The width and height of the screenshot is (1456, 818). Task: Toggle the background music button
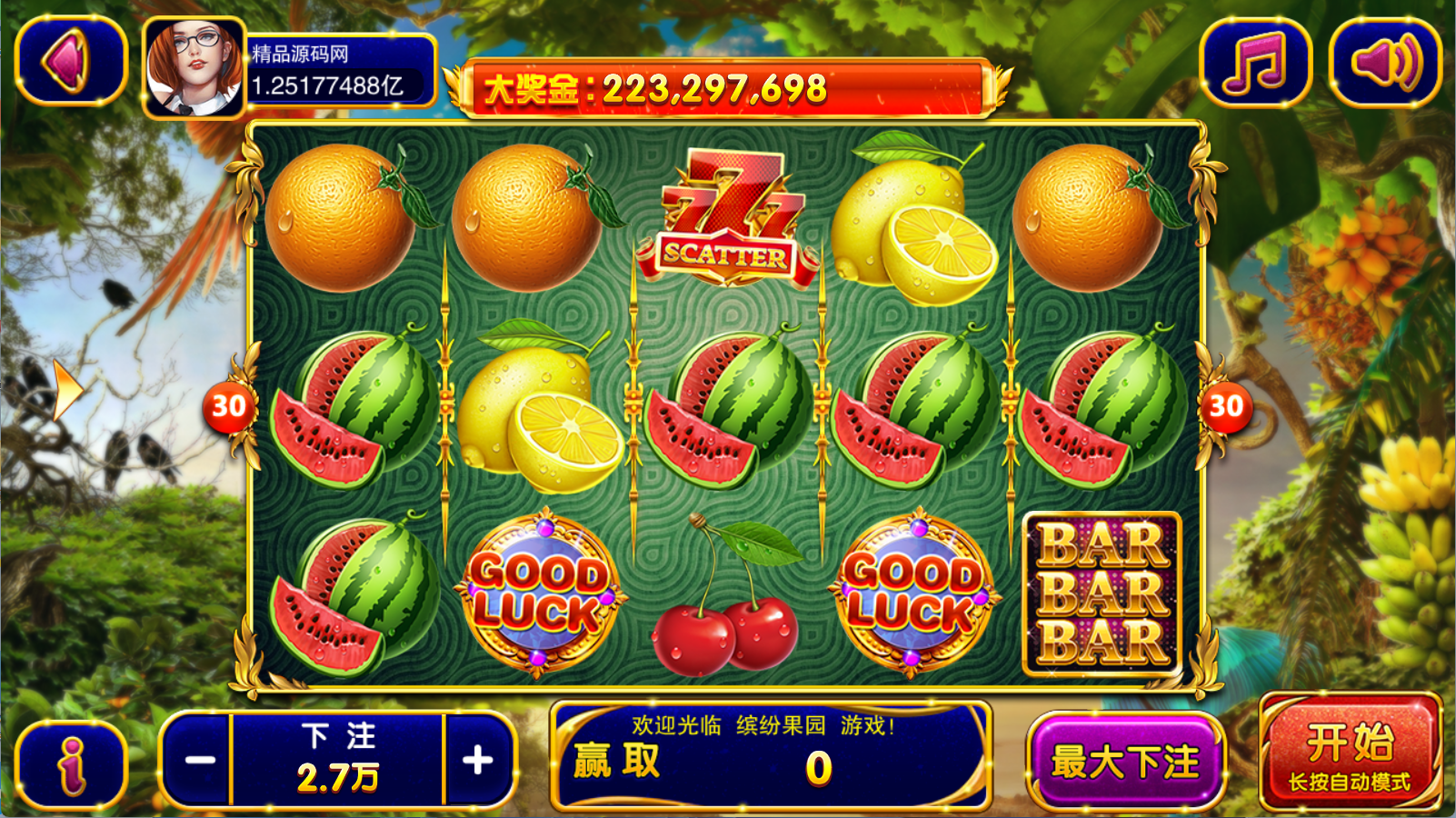[1255, 61]
